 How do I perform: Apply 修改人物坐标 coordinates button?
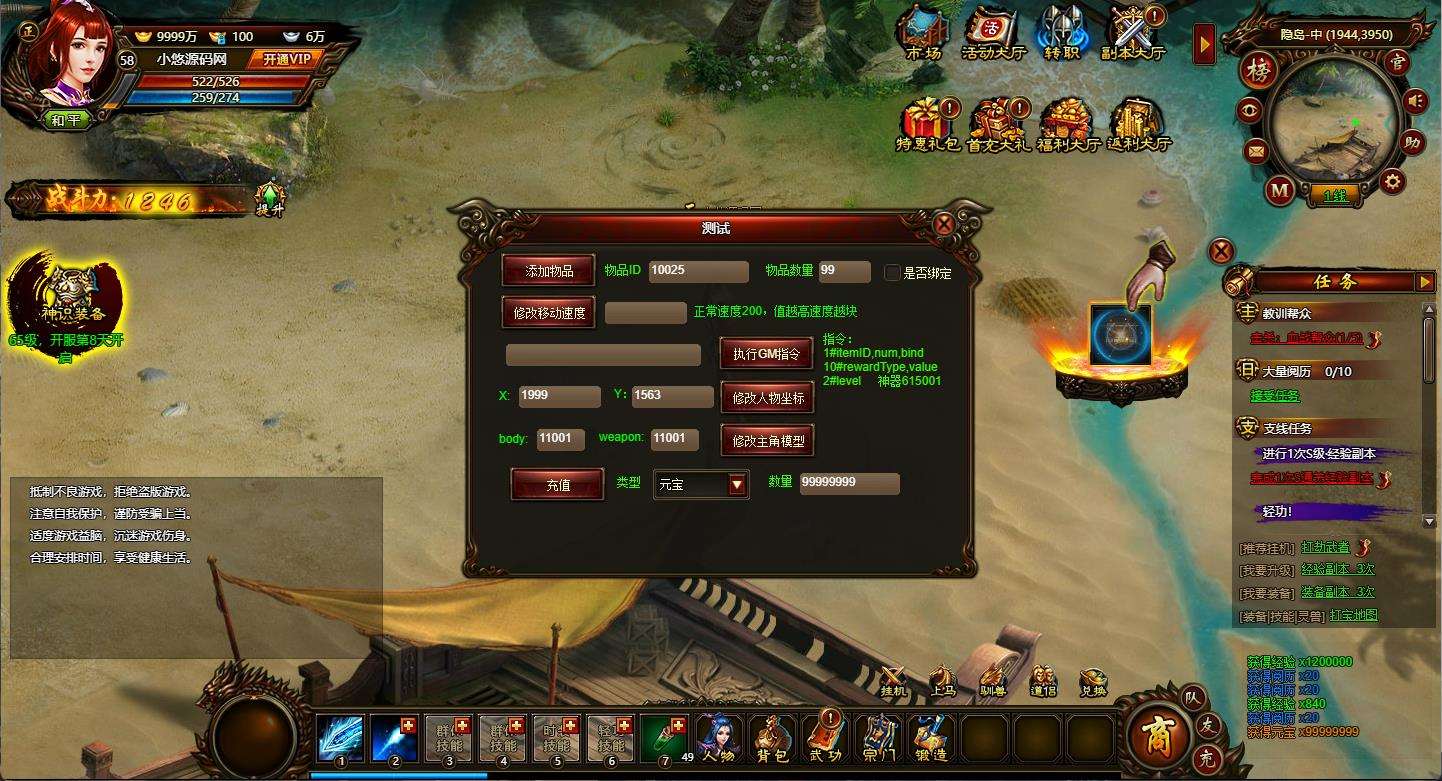(767, 397)
